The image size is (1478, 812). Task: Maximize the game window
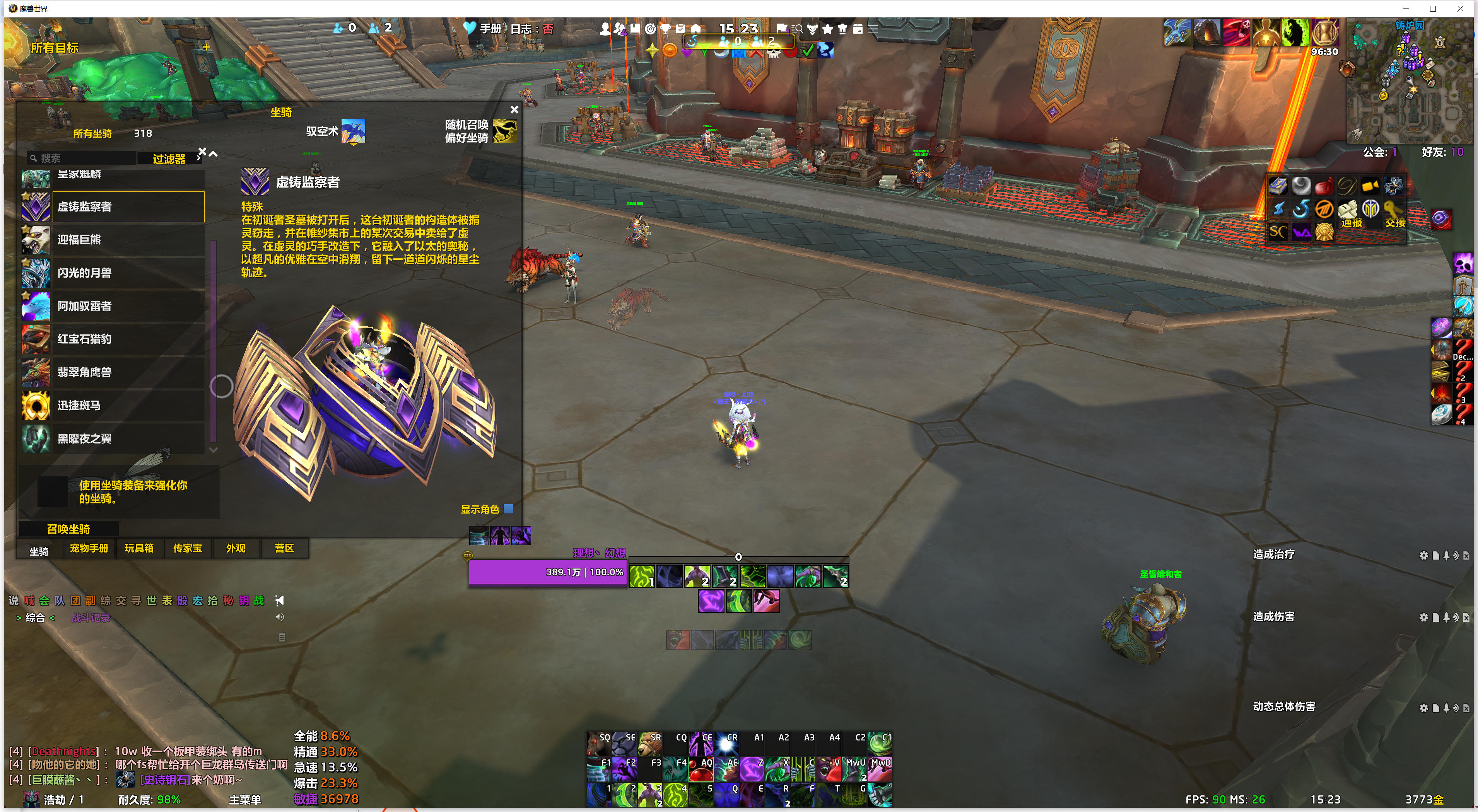pos(1433,9)
